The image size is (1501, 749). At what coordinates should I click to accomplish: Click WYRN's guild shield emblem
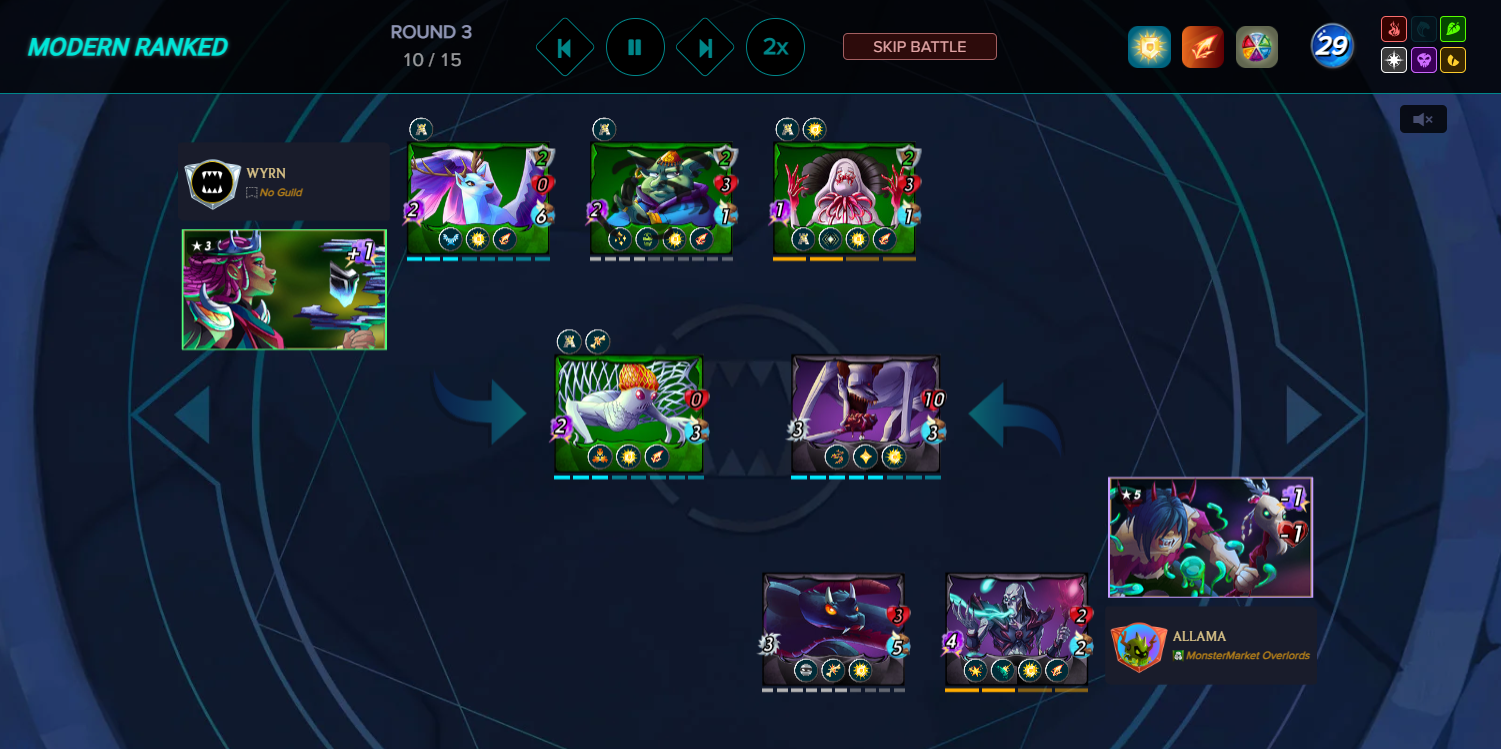(x=211, y=183)
